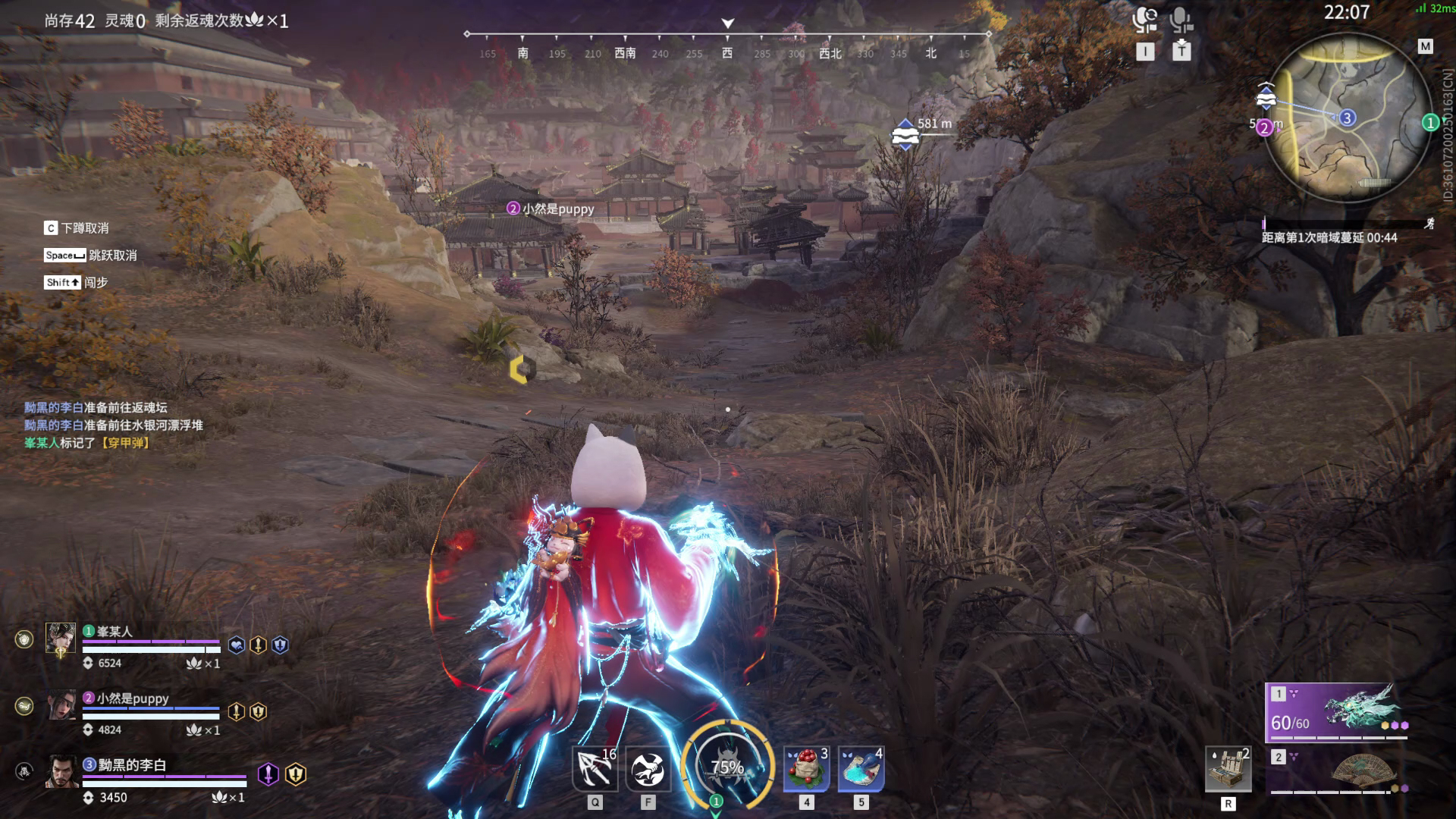This screenshot has height=819, width=1456.
Task: Toggle the voice chat channel icon
Action: pos(1145,20)
